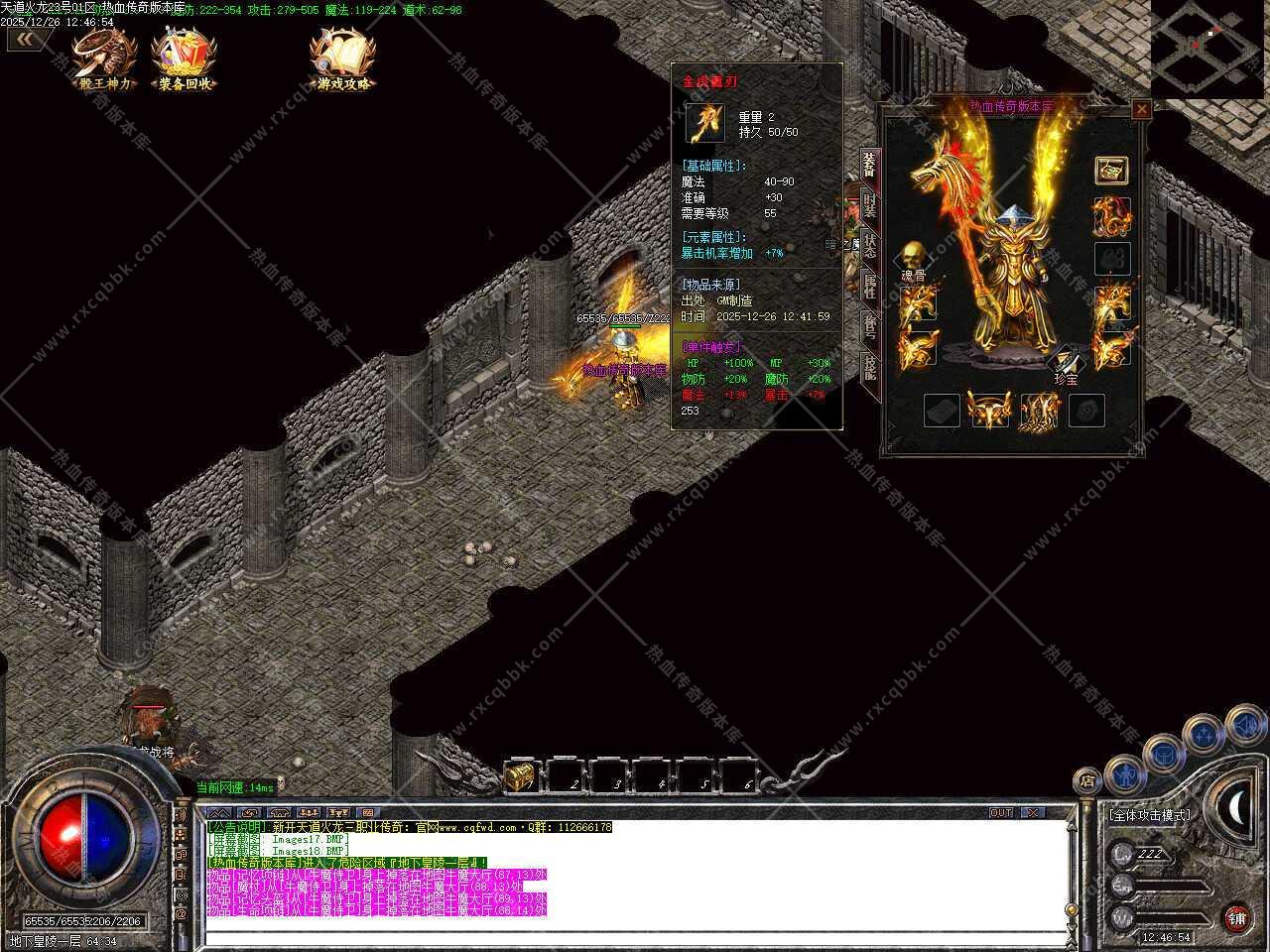The height and width of the screenshot is (952, 1270).
Task: Select the 属性 attributes tab
Action: click(869, 287)
